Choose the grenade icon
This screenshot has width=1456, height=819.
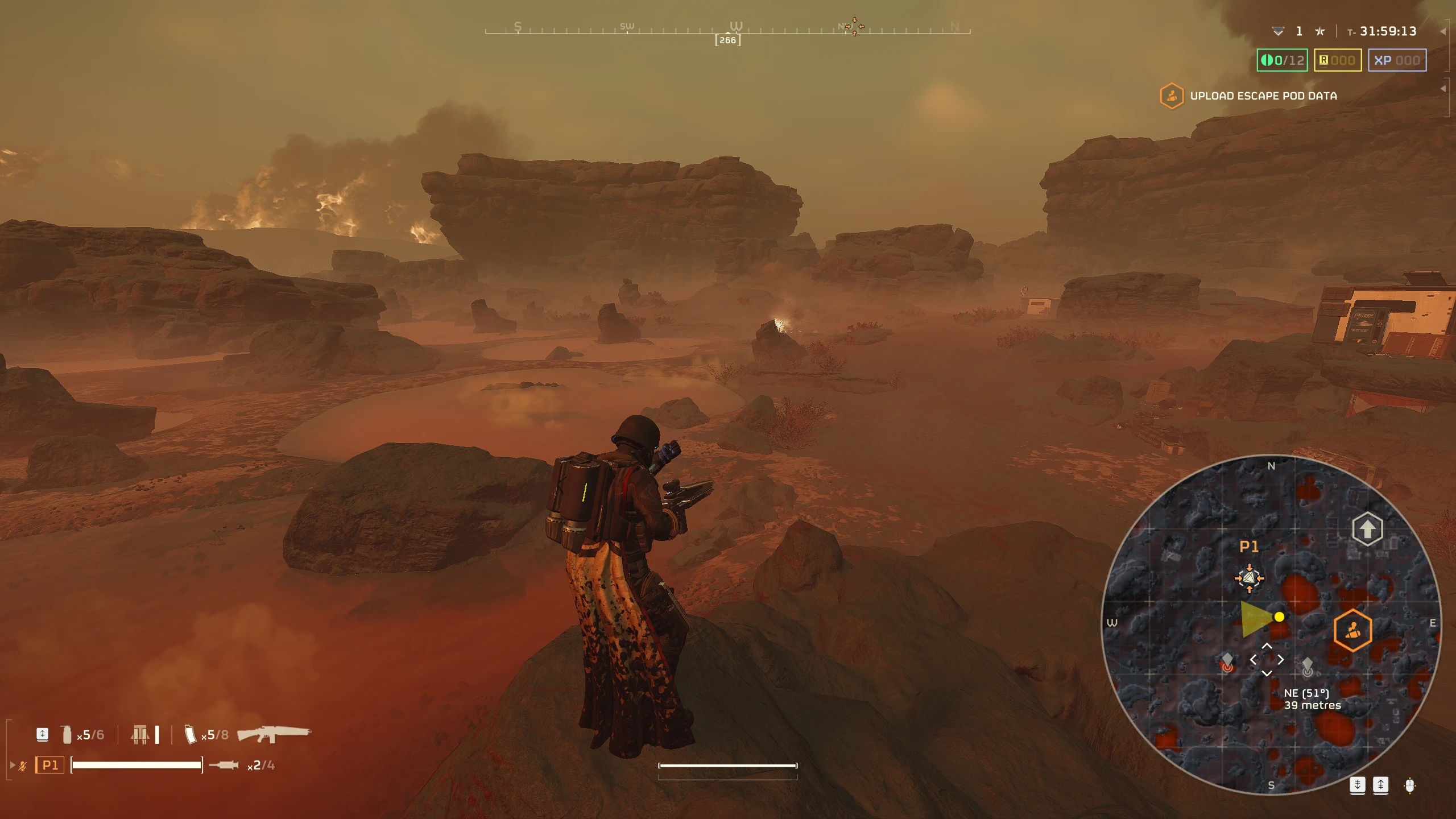(x=67, y=734)
